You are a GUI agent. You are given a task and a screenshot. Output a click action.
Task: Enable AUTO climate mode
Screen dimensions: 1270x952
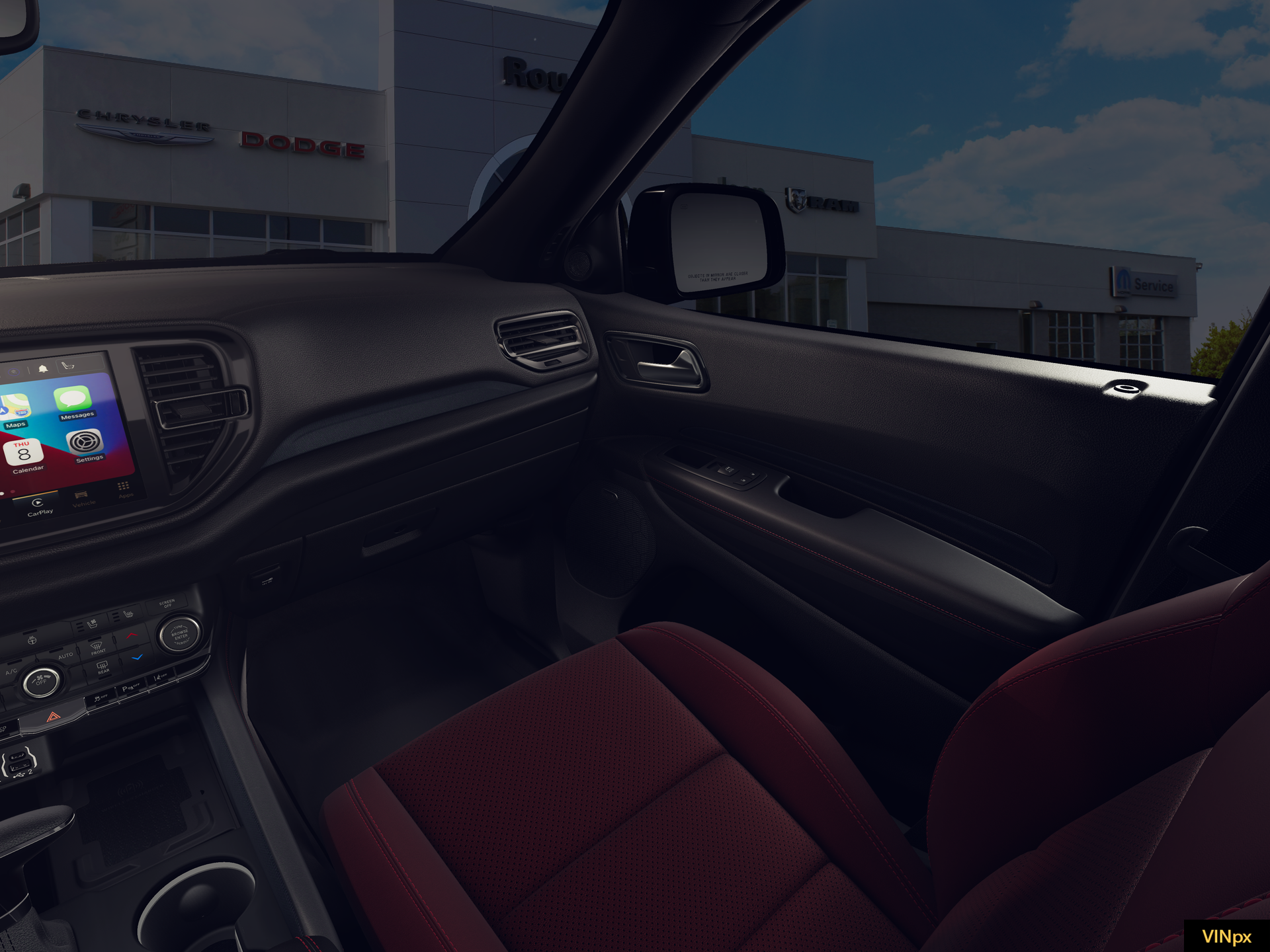(66, 654)
